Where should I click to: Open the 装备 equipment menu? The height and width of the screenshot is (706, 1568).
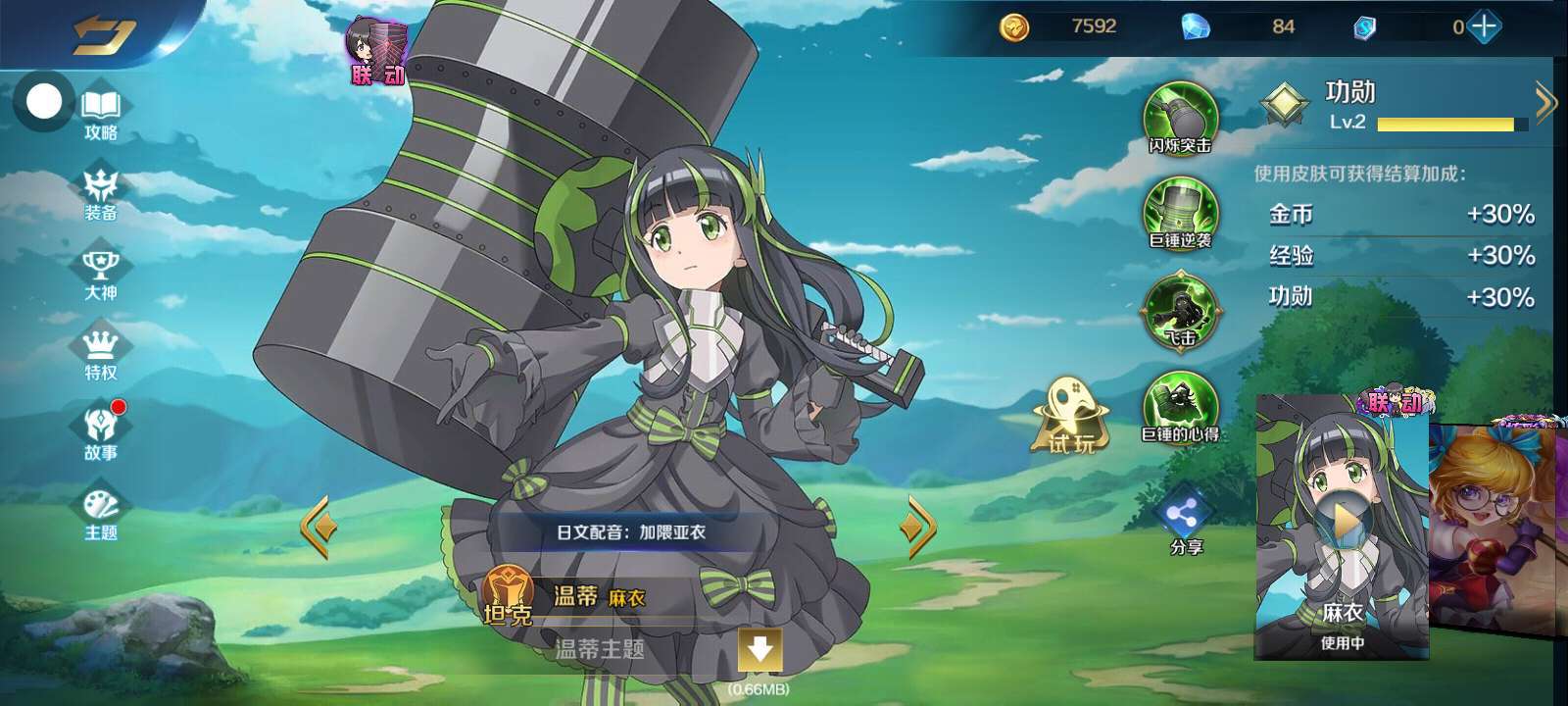[x=101, y=194]
